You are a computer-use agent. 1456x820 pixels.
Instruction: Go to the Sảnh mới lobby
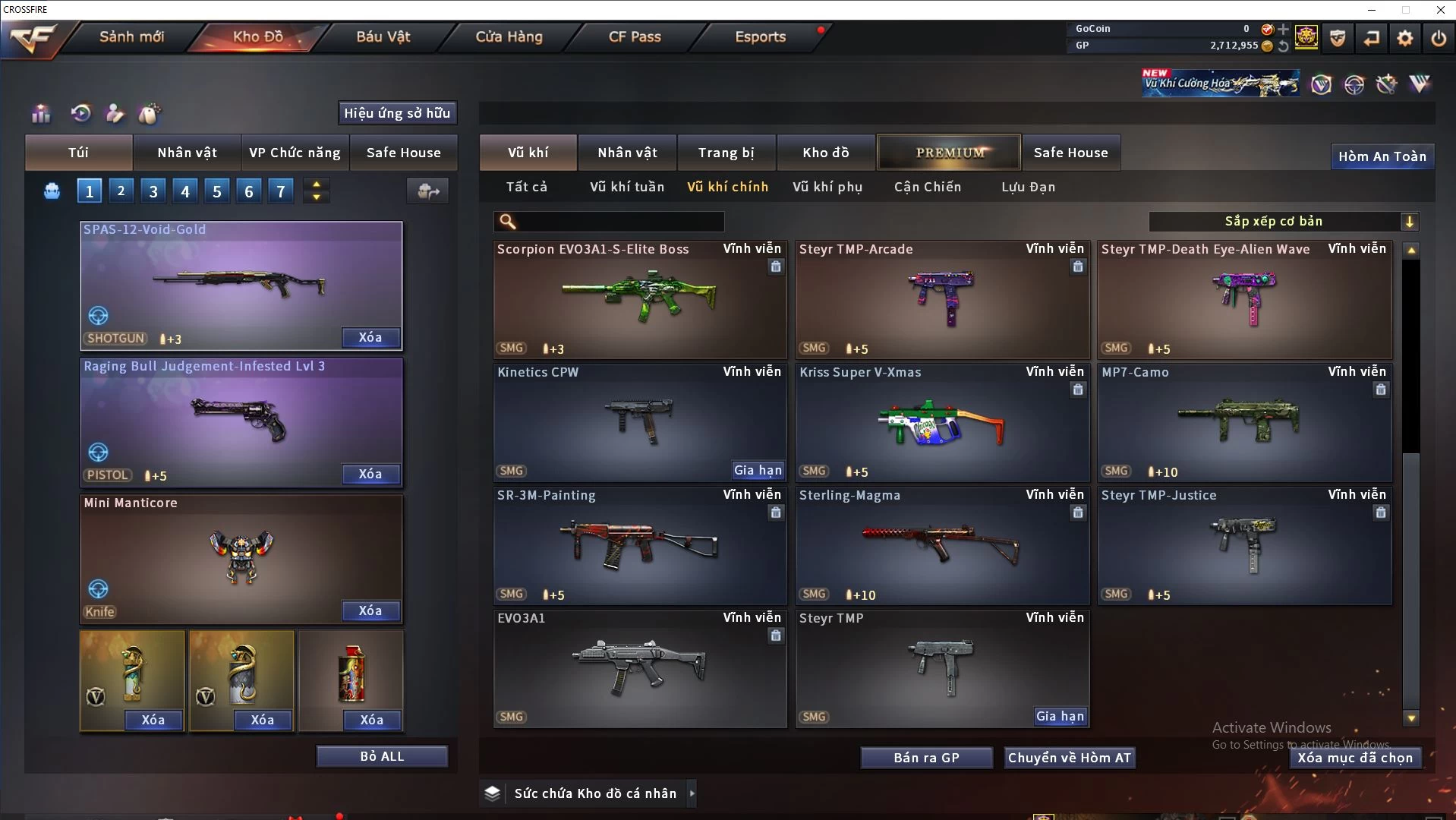(131, 36)
